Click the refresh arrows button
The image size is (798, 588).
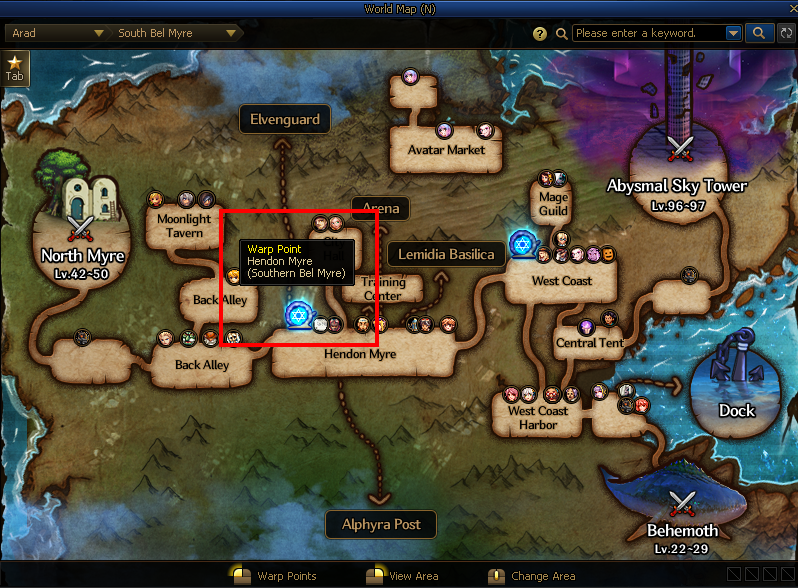point(786,33)
